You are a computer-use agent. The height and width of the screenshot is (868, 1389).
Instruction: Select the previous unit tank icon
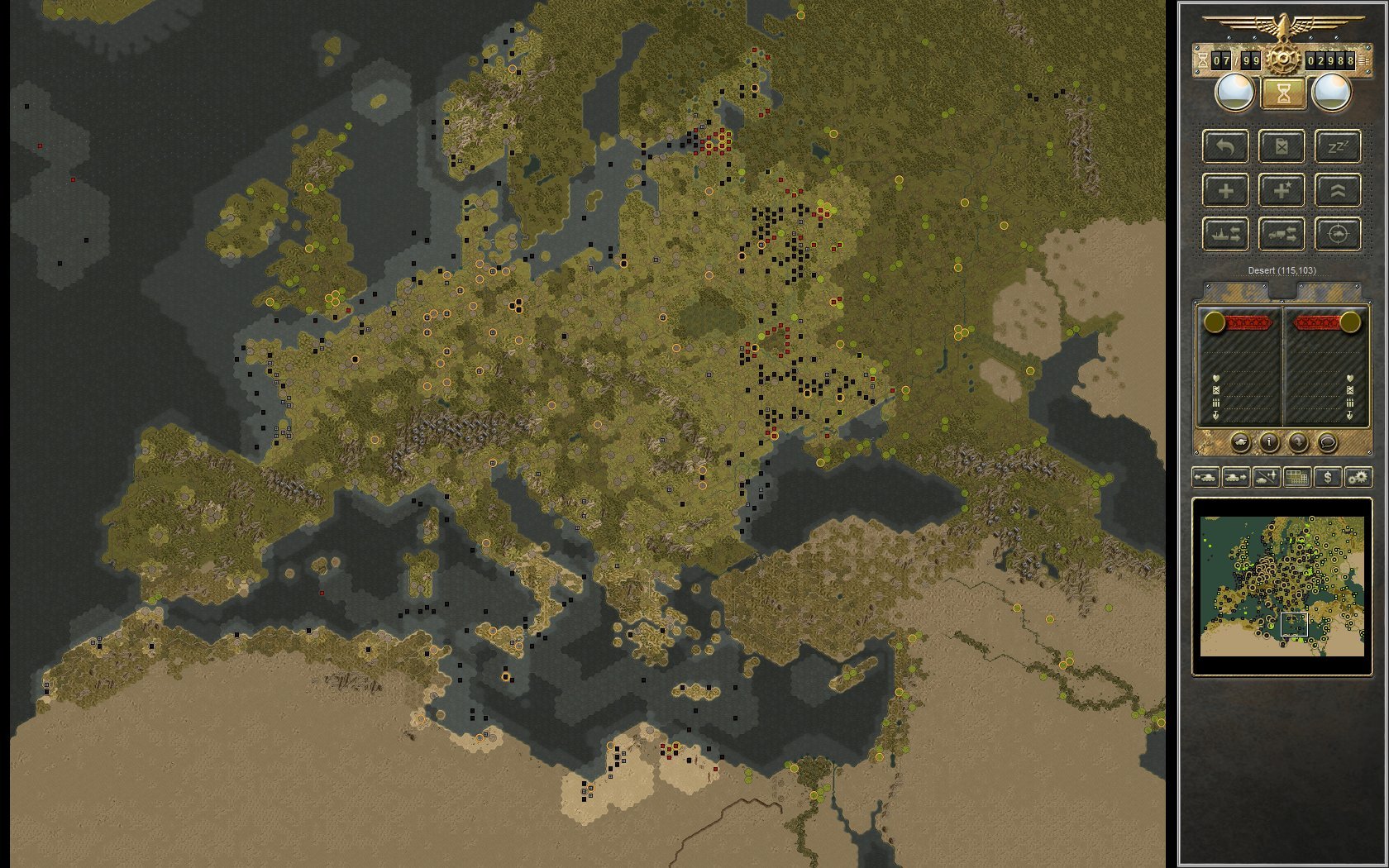(1206, 478)
